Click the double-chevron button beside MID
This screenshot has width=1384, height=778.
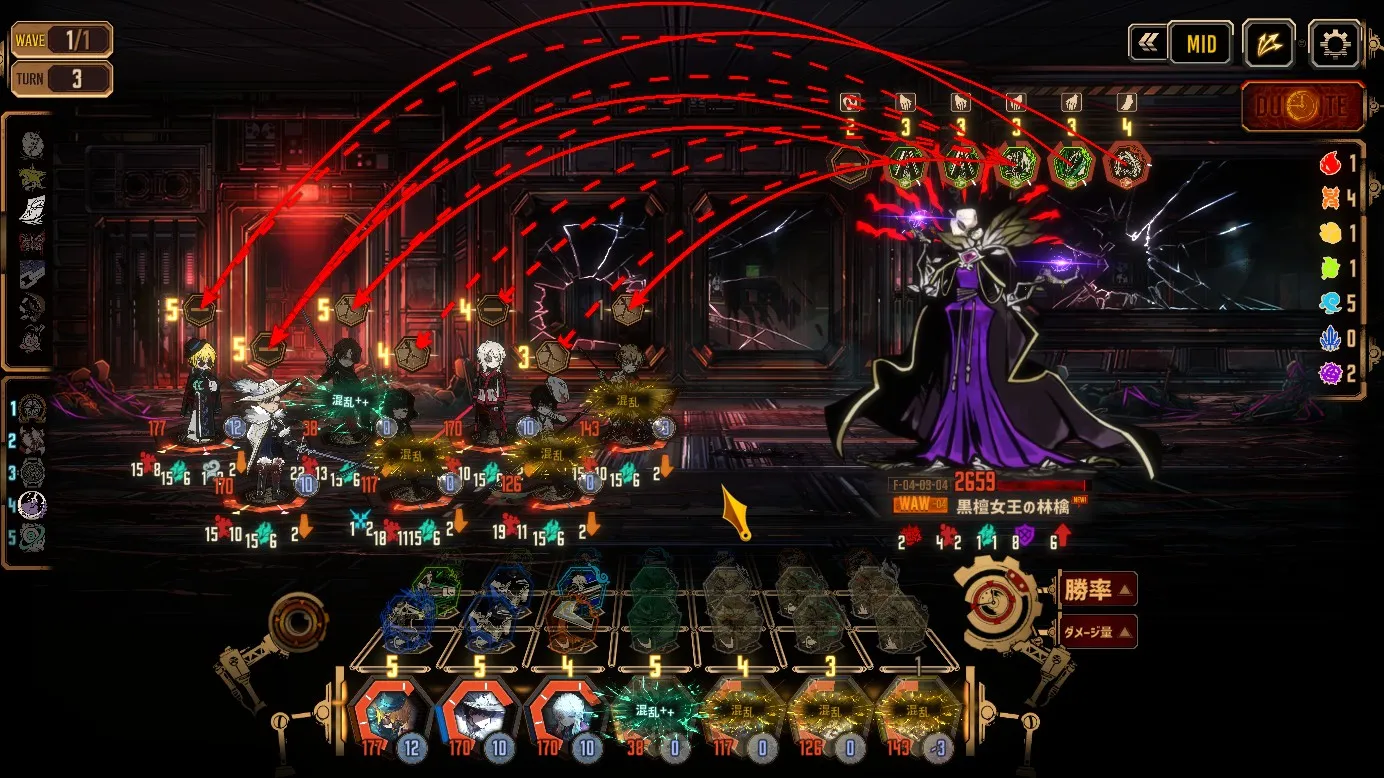click(x=1146, y=44)
